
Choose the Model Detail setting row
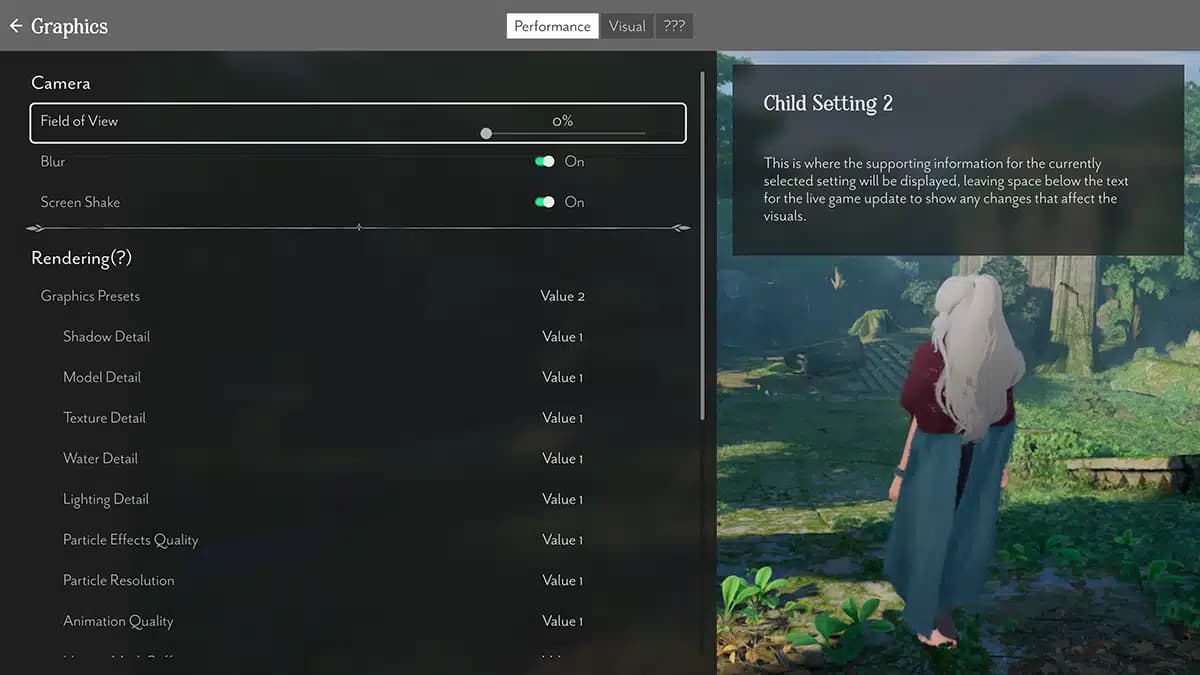(x=102, y=377)
